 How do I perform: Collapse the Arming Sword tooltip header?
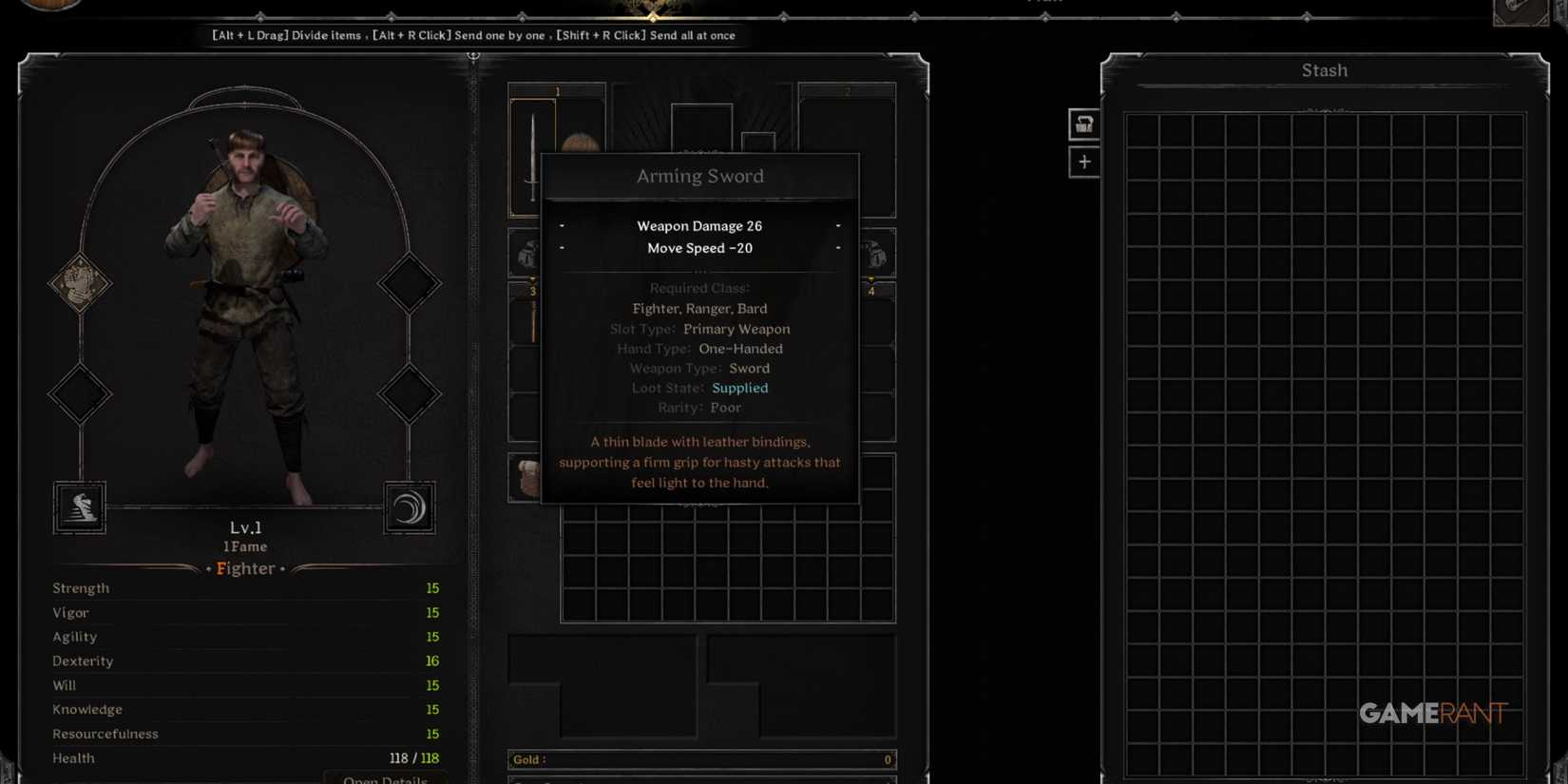pos(699,176)
